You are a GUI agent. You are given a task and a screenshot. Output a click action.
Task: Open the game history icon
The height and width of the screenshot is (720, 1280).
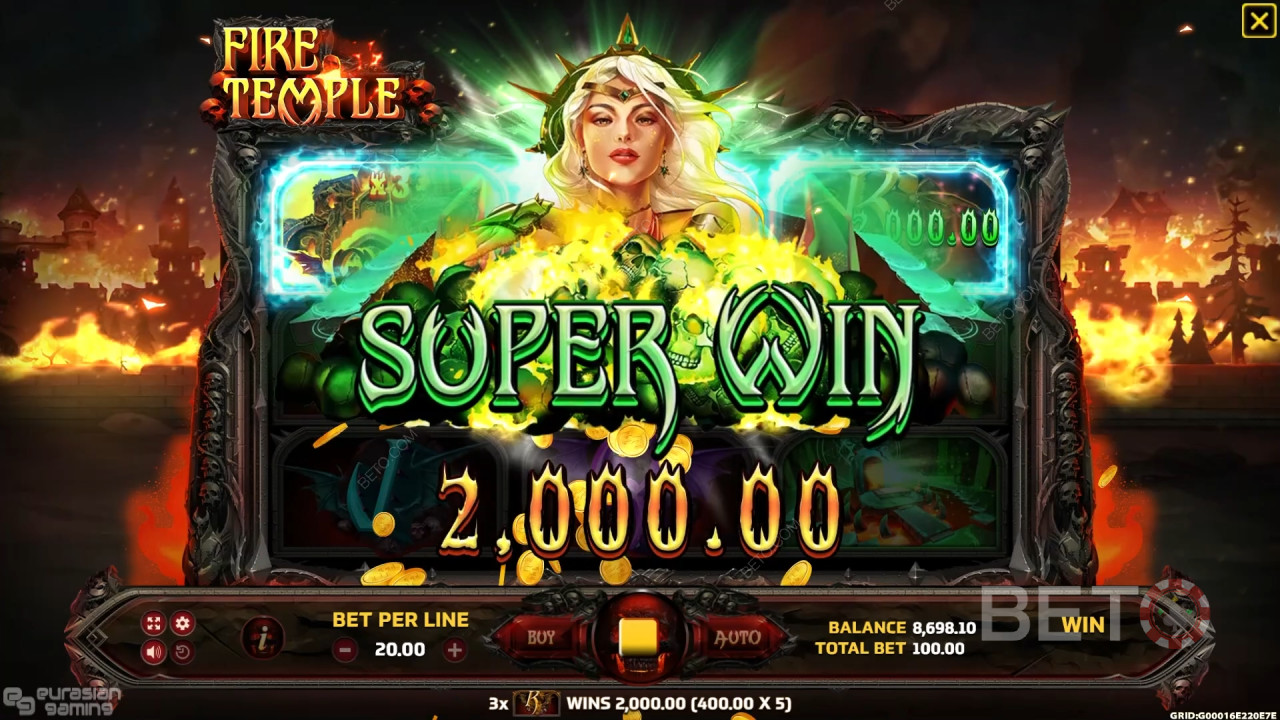tap(183, 651)
